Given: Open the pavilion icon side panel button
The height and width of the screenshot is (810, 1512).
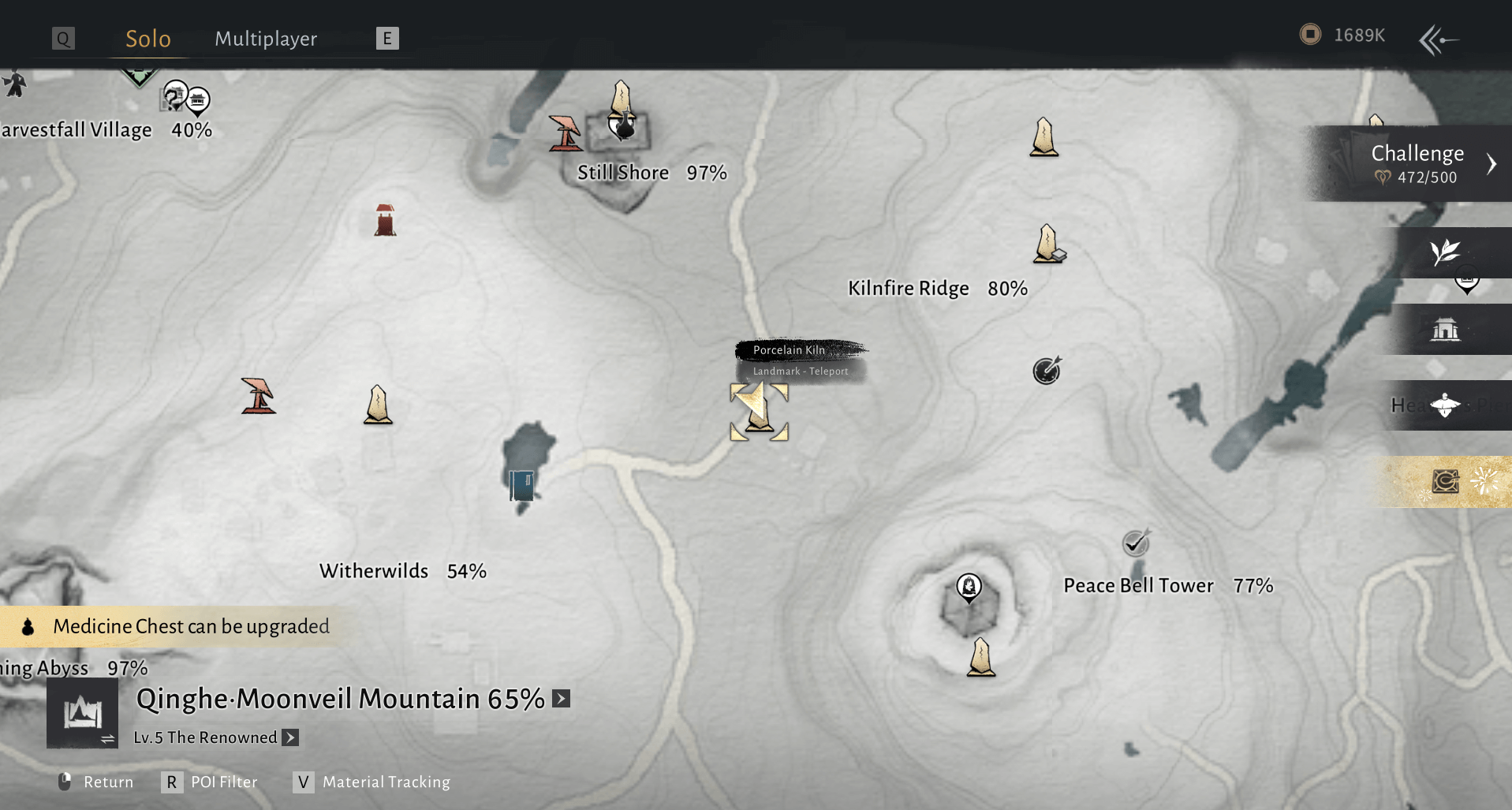Looking at the screenshot, I should (1445, 329).
